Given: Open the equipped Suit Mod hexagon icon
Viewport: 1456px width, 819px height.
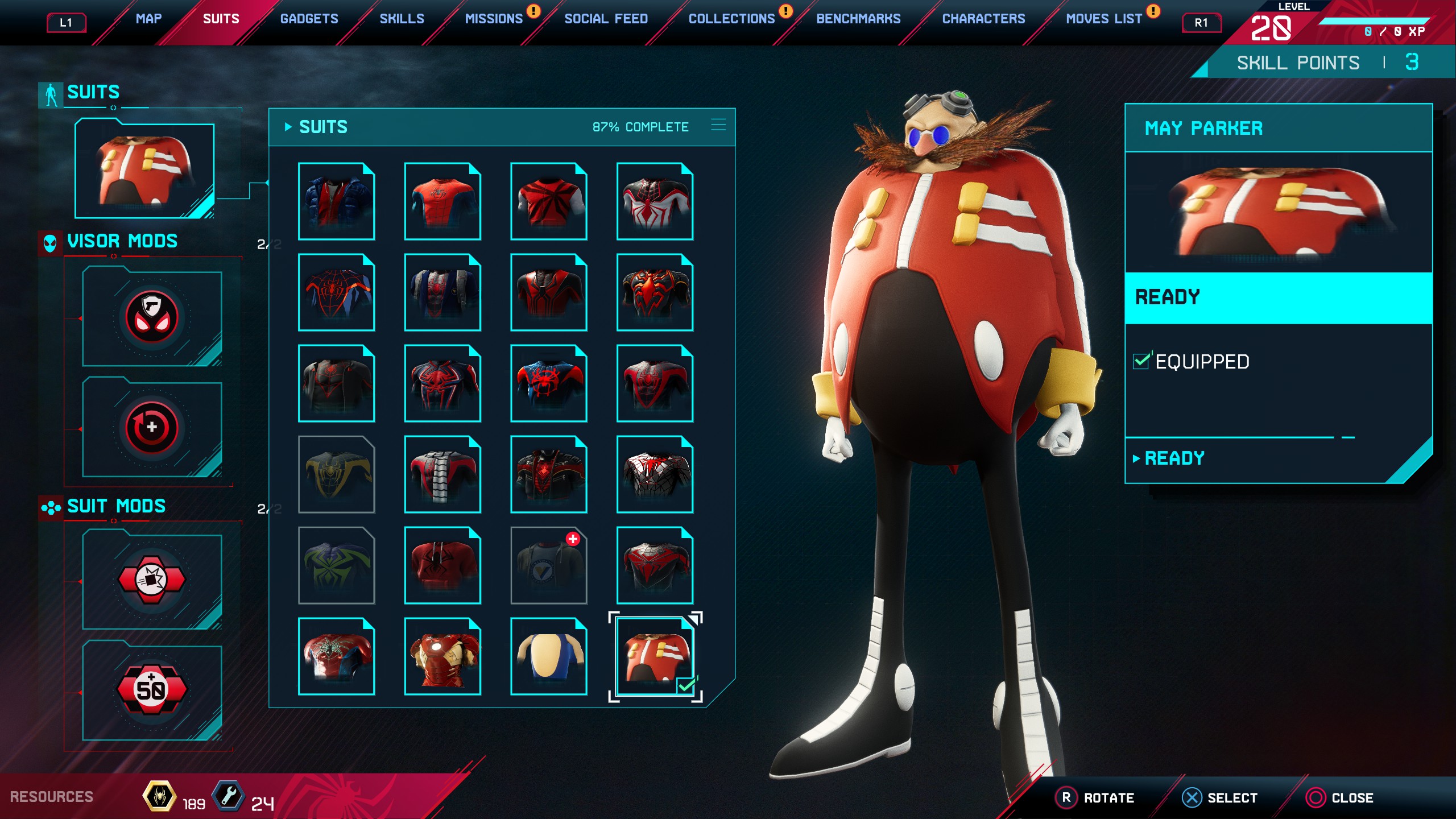Looking at the screenshot, I should 152,580.
